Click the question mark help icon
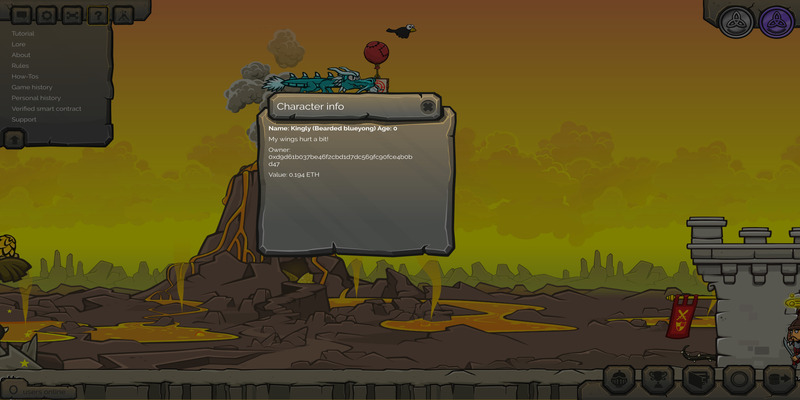Viewport: 800px width, 400px height. click(x=98, y=15)
